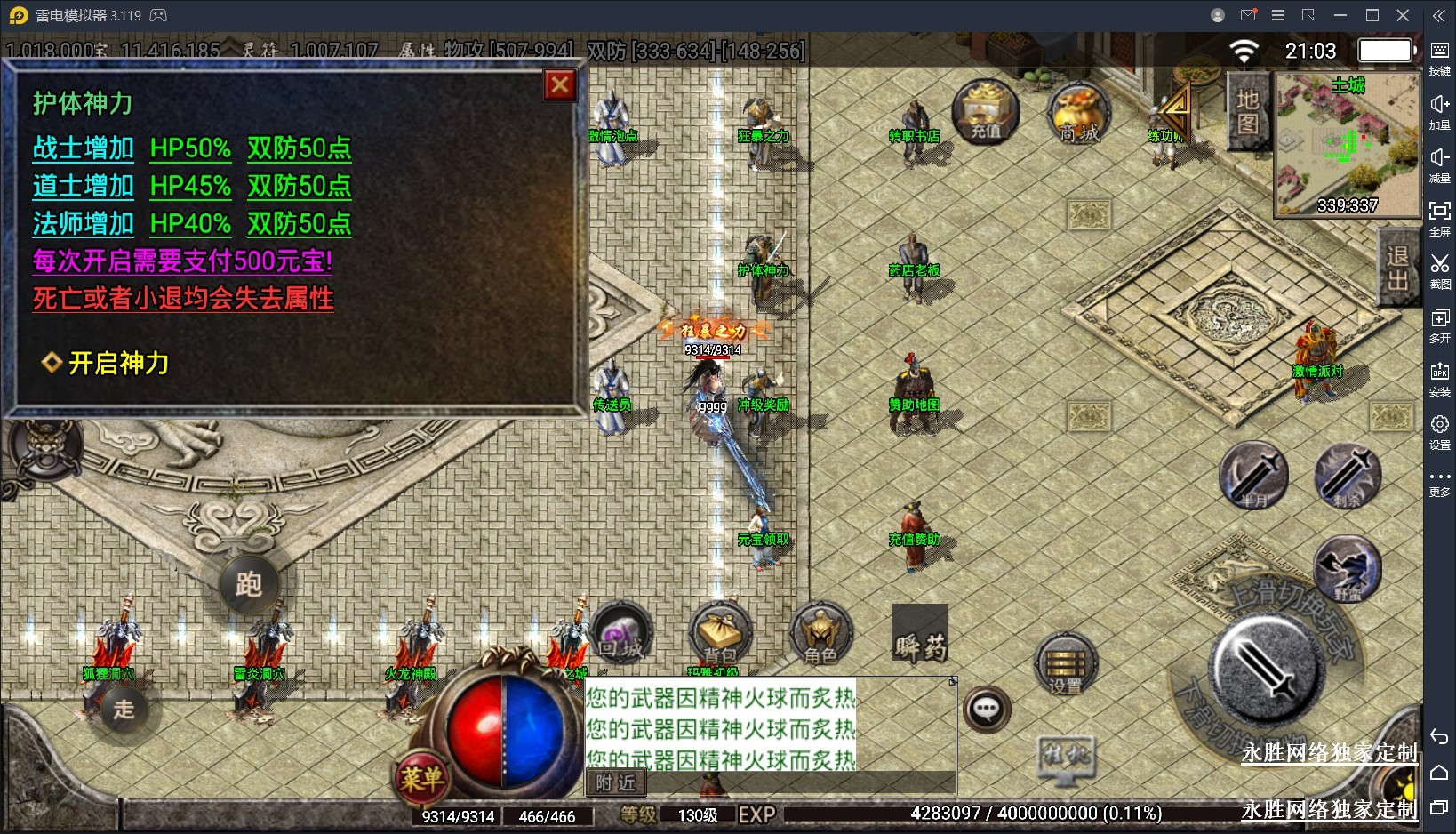
Task: Click the 土城 minimap
Action: coord(1347,146)
